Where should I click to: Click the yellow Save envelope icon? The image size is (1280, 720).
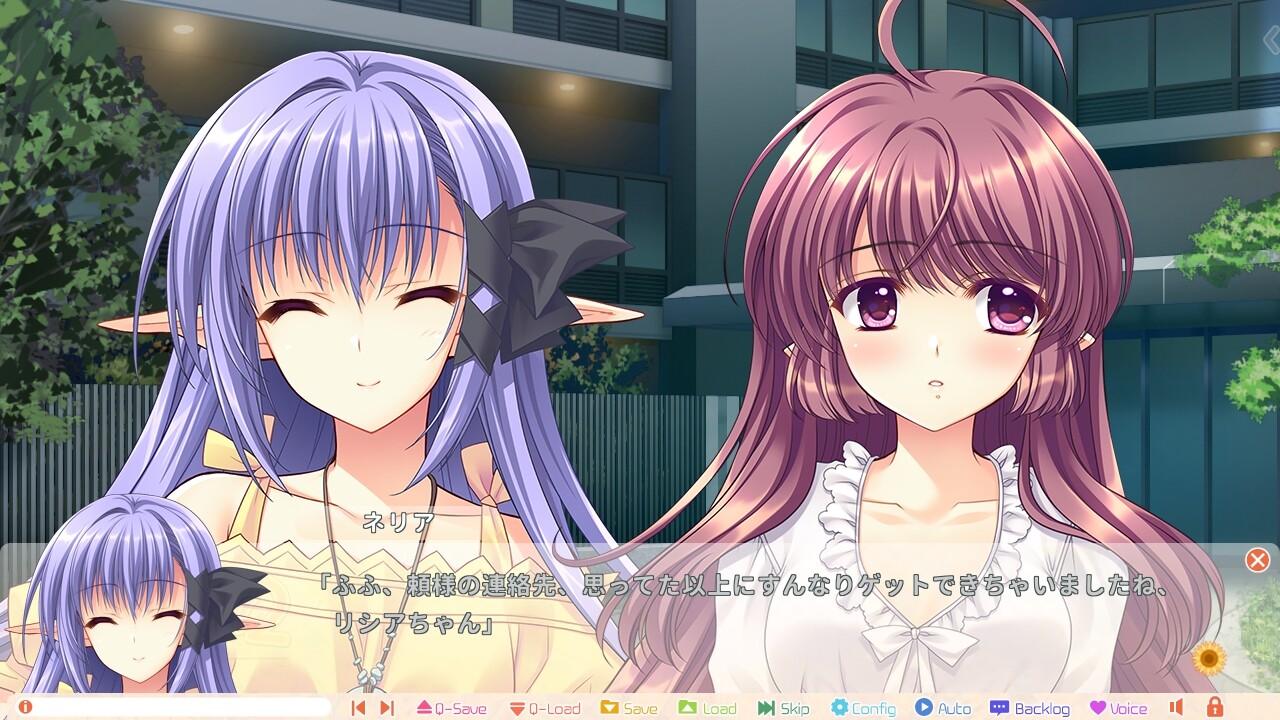click(612, 706)
